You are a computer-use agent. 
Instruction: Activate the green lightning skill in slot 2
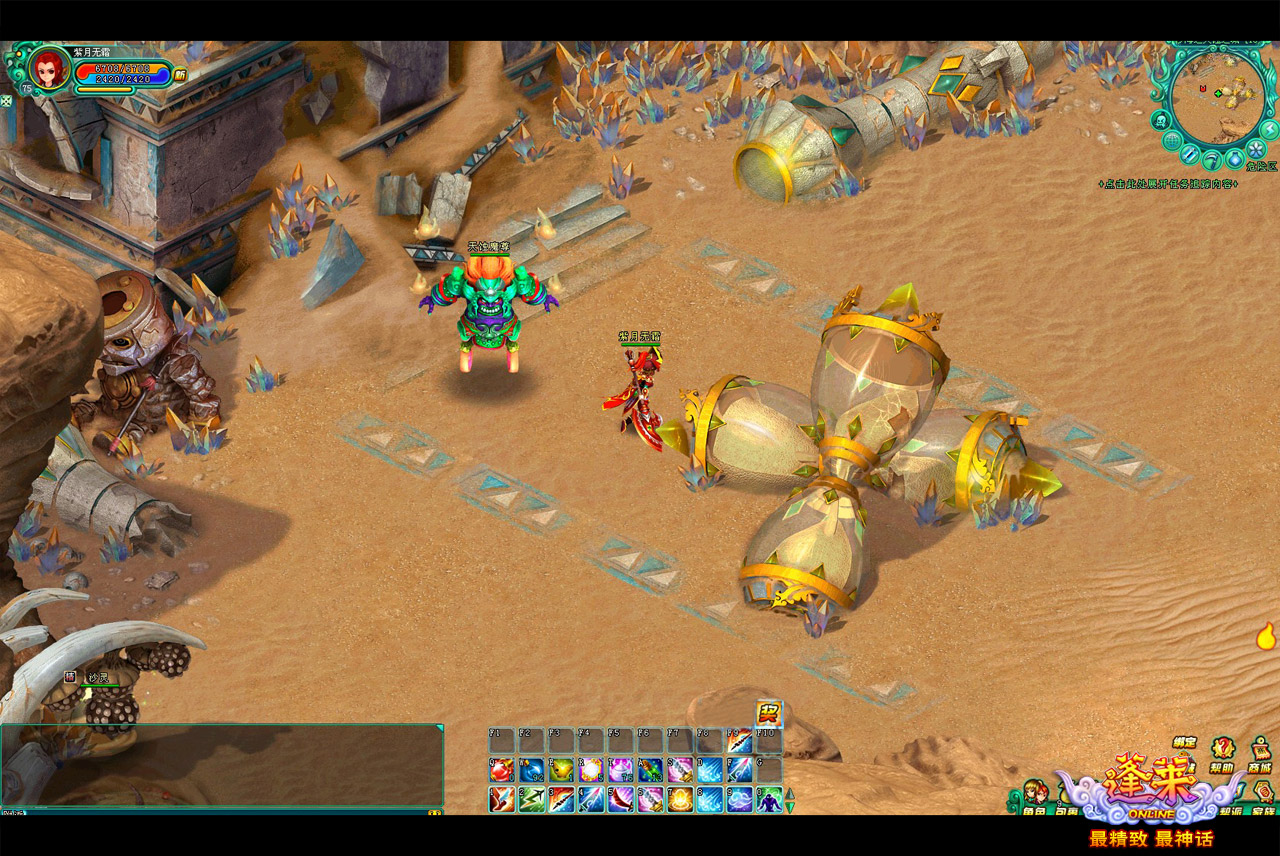coord(531,800)
